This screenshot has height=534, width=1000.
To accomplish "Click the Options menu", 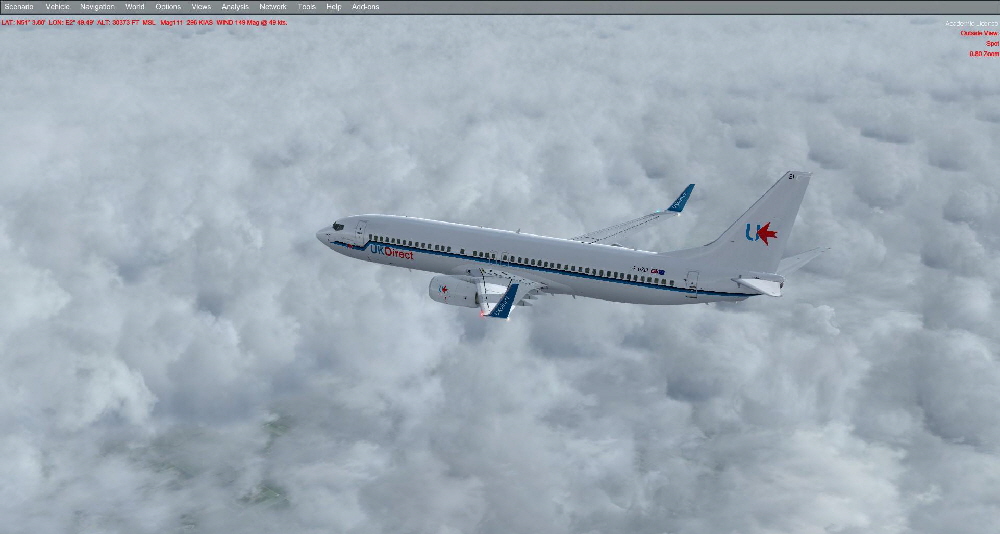I will [168, 7].
